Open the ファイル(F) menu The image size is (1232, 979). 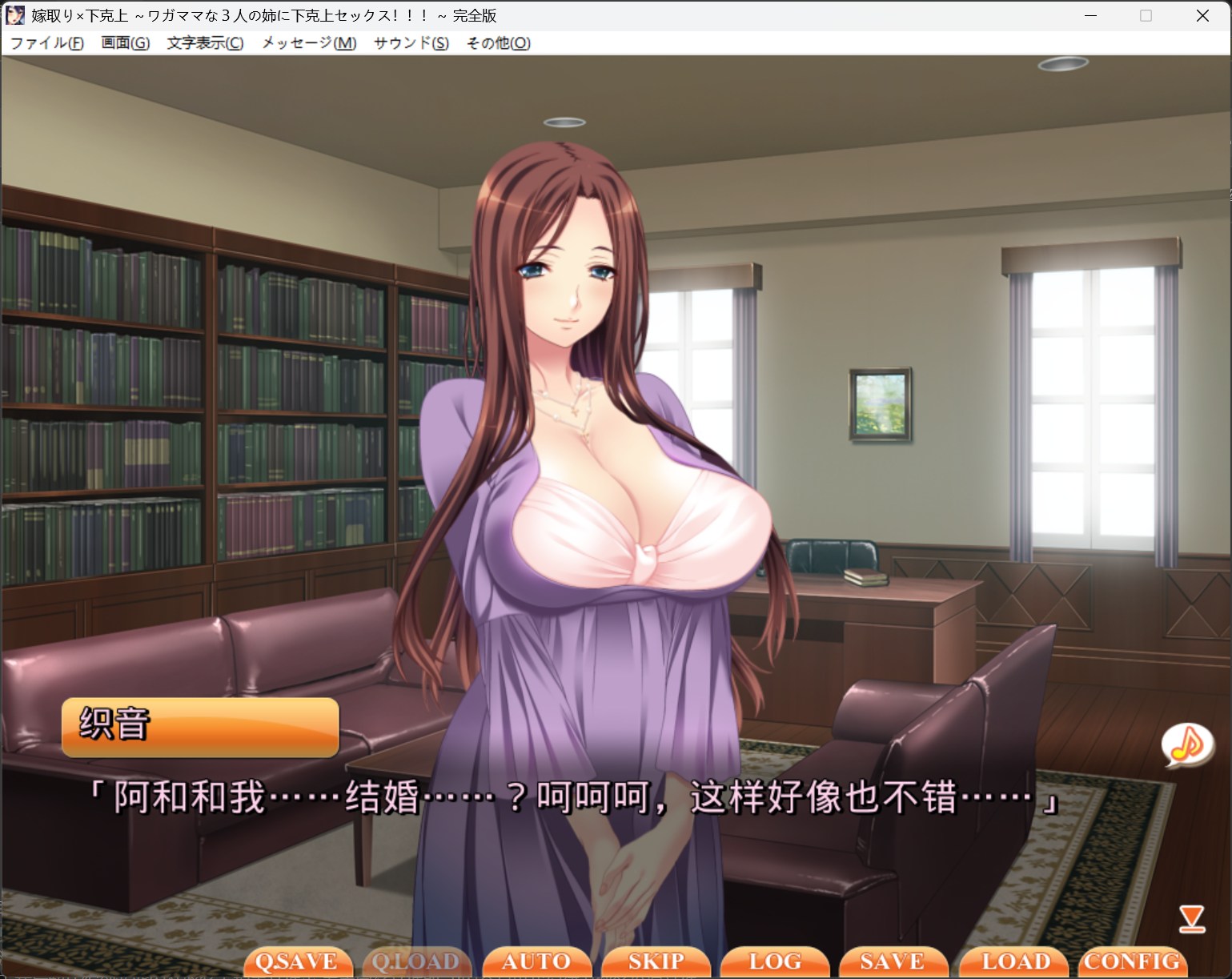[46, 43]
